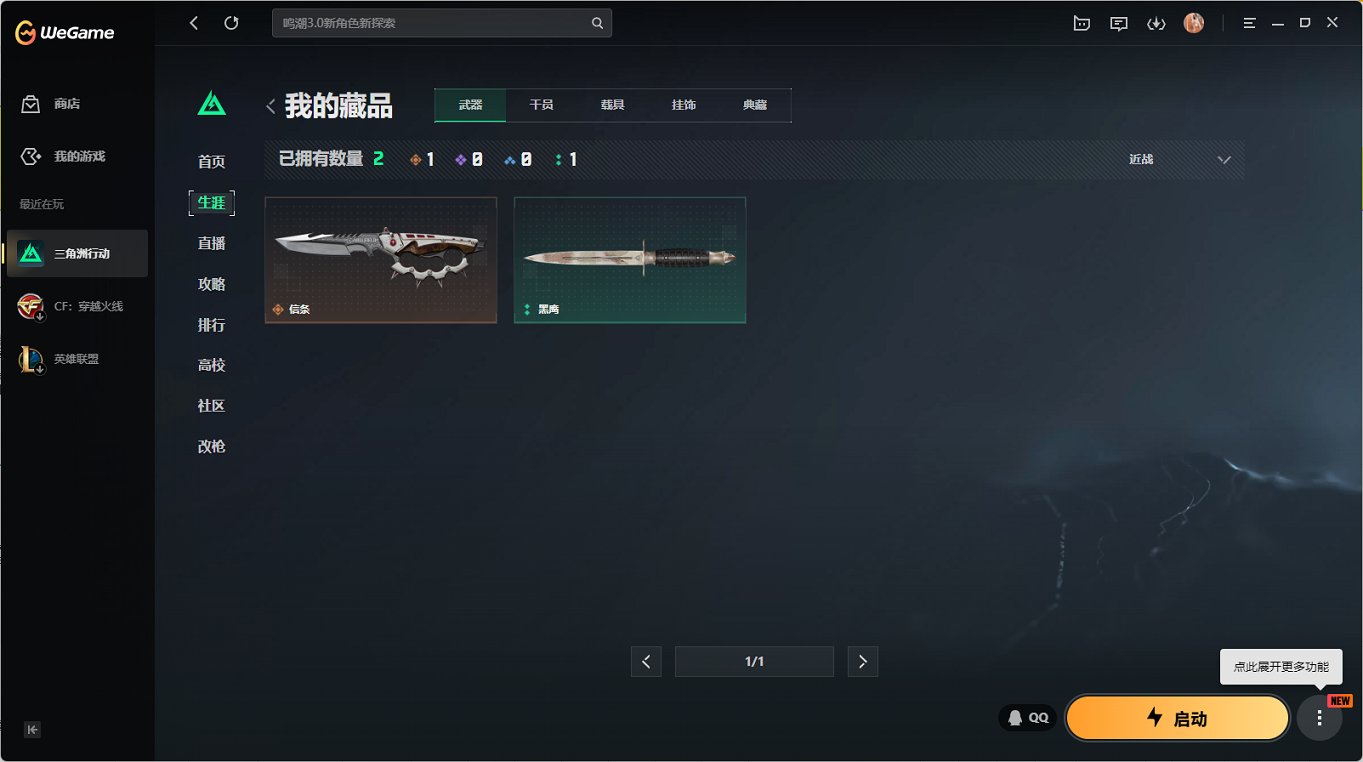Switch to the 典藏 tab
Screen dimensions: 1363x762
755,104
